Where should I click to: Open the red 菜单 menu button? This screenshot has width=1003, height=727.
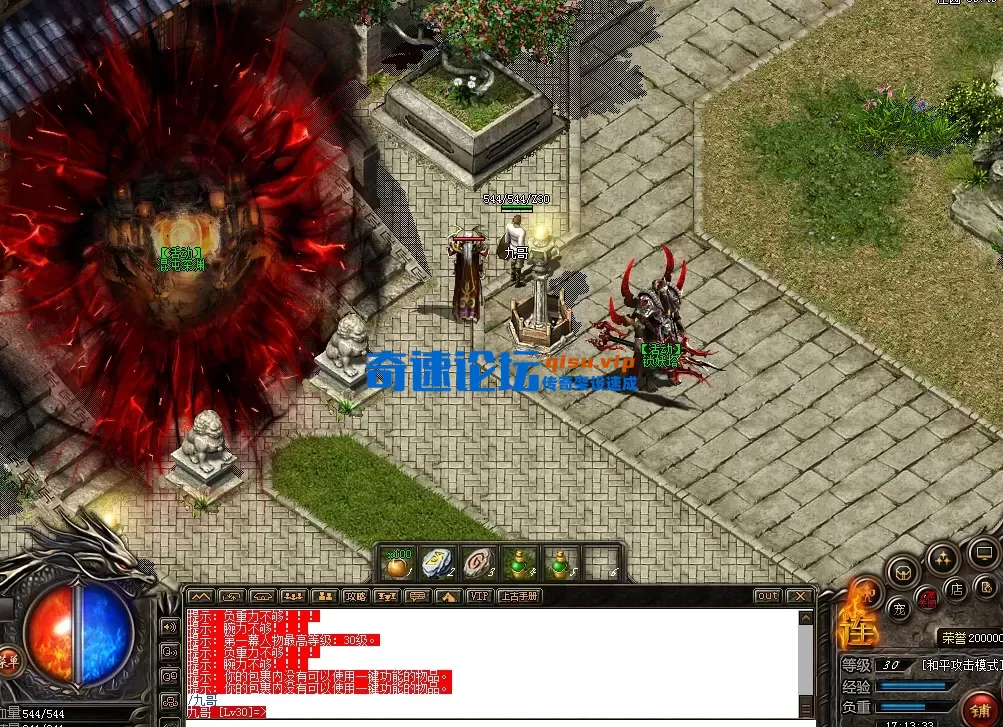coord(8,660)
